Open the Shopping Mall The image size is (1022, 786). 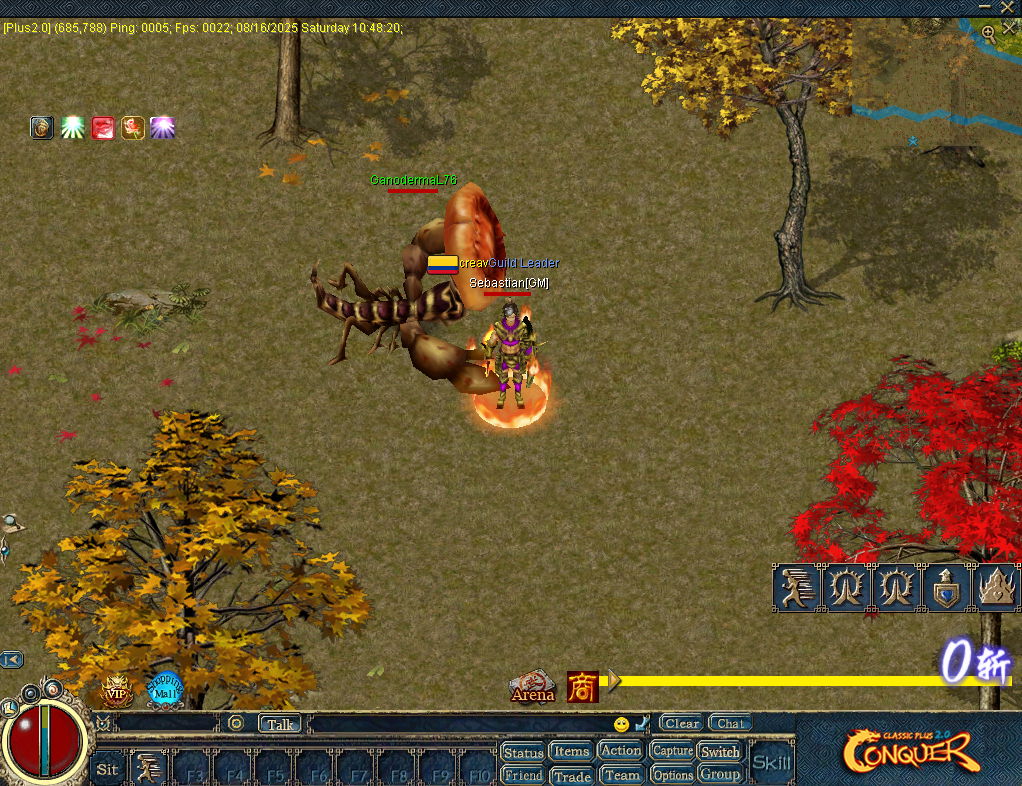pyautogui.click(x=165, y=689)
